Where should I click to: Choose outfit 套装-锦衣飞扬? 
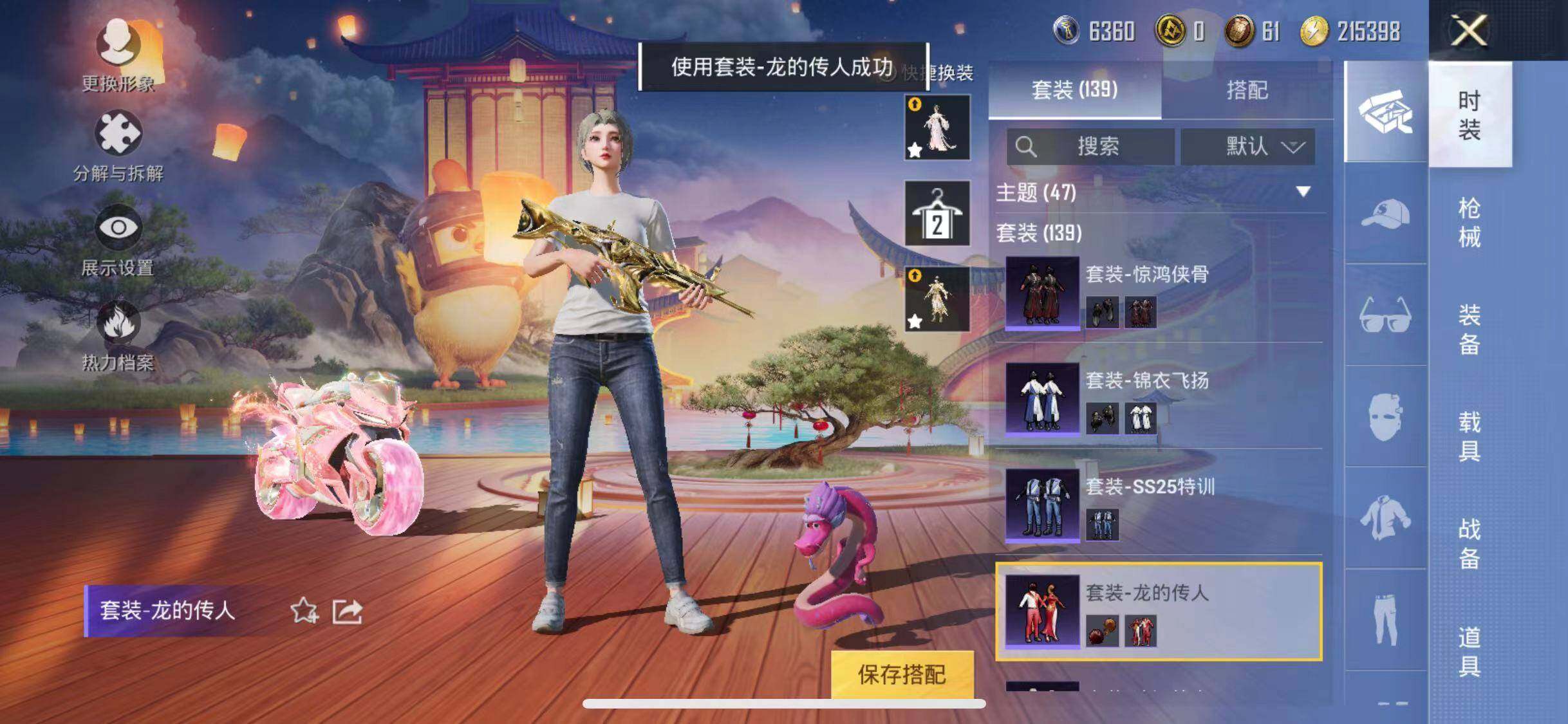click(1159, 399)
